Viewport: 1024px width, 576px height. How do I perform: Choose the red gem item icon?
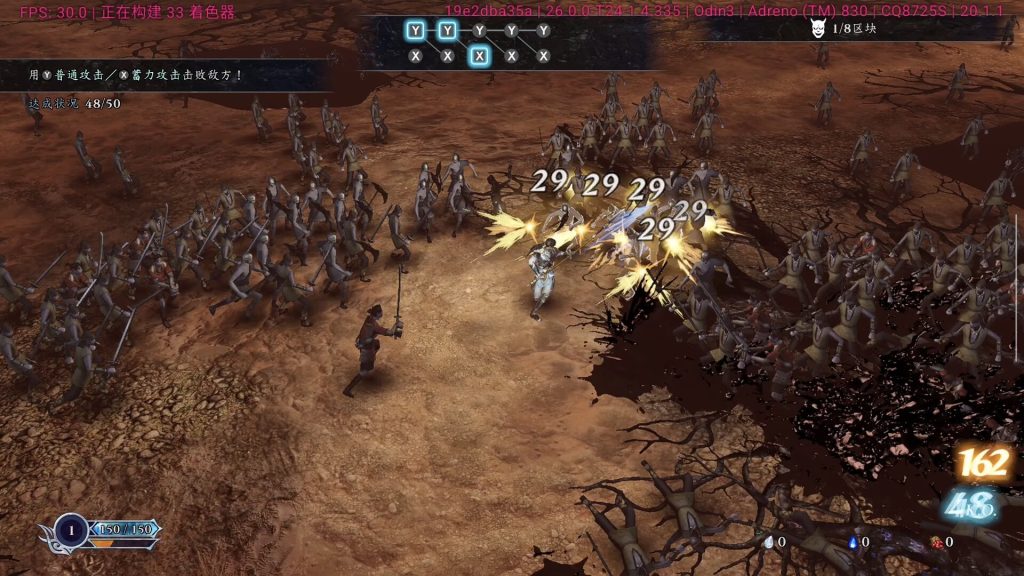pyautogui.click(x=936, y=542)
